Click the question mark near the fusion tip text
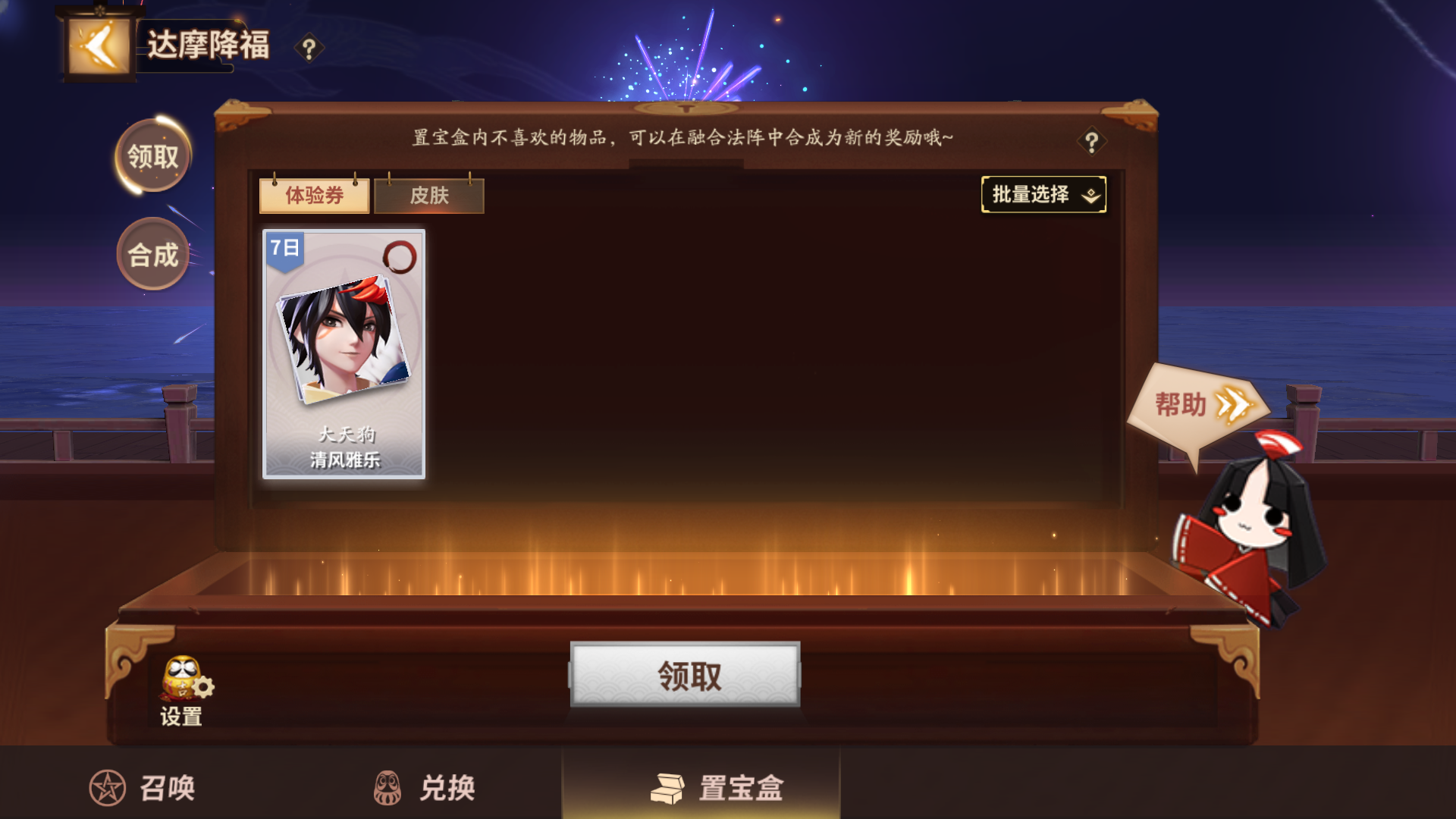This screenshot has height=819, width=1456. pos(1092,143)
